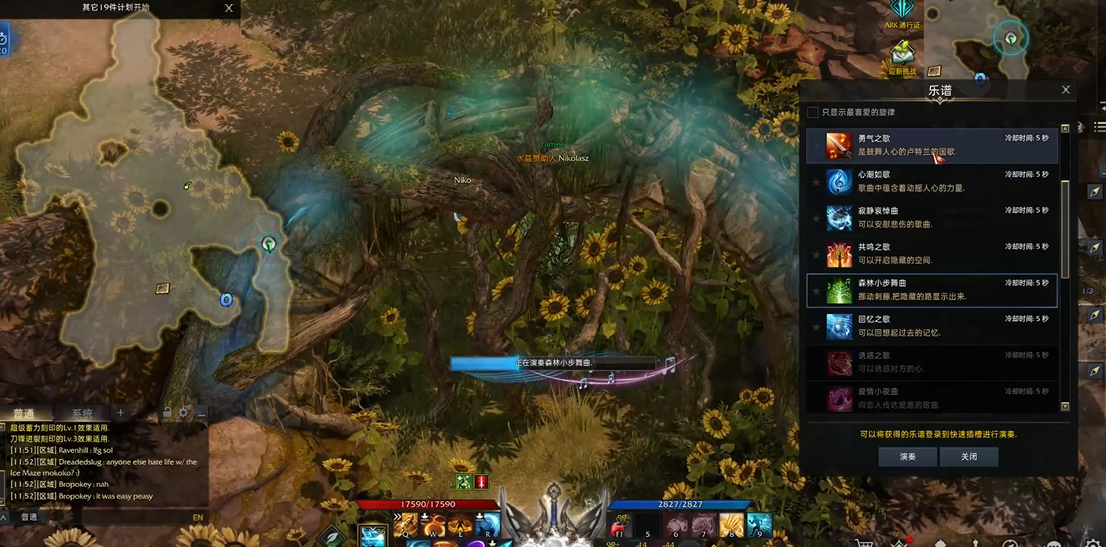Image resolution: width=1106 pixels, height=547 pixels.
Task: Select the 寂静哀悼曲 song entry
Action: coord(930,217)
